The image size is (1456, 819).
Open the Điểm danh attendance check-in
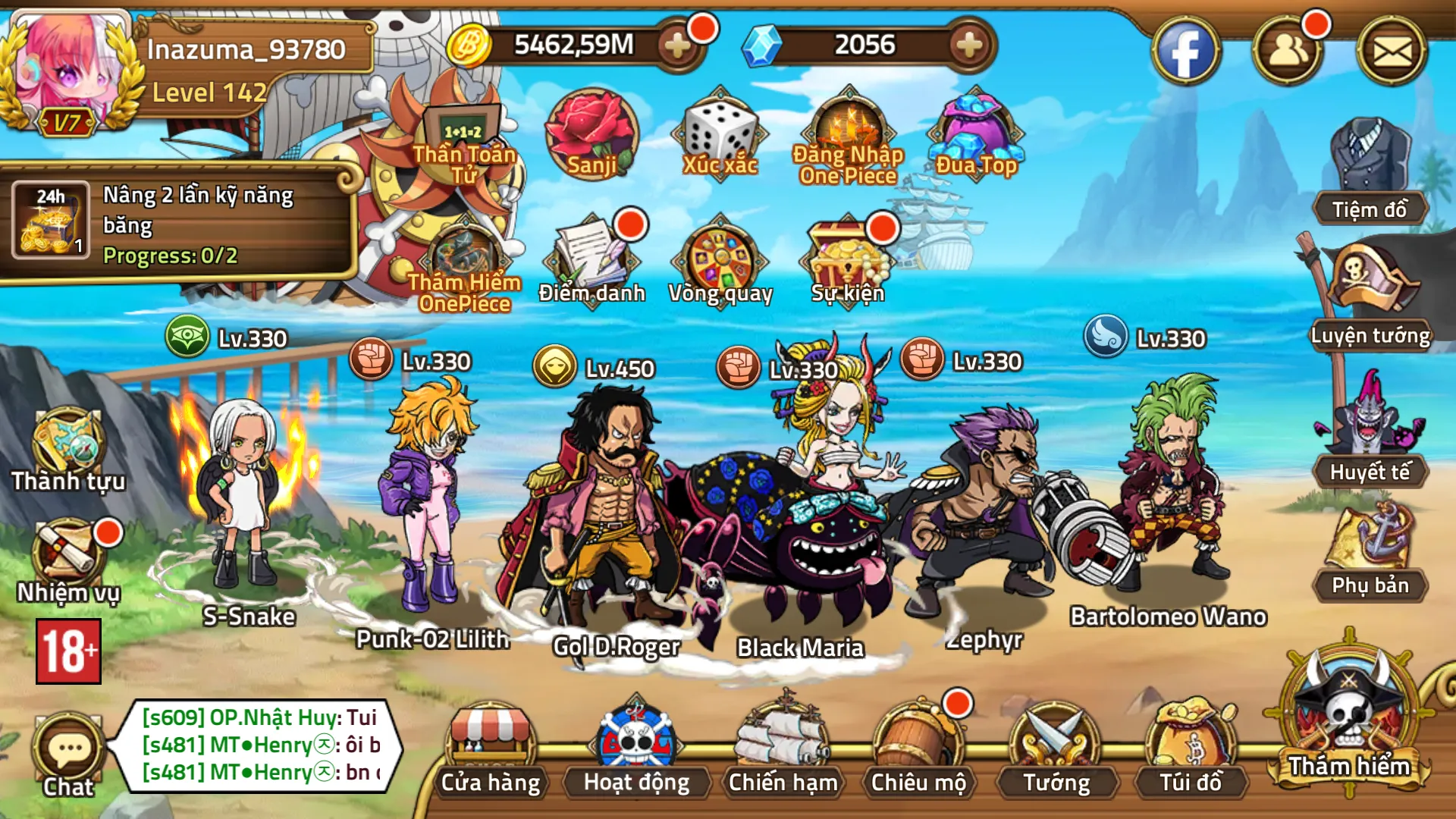[x=591, y=258]
